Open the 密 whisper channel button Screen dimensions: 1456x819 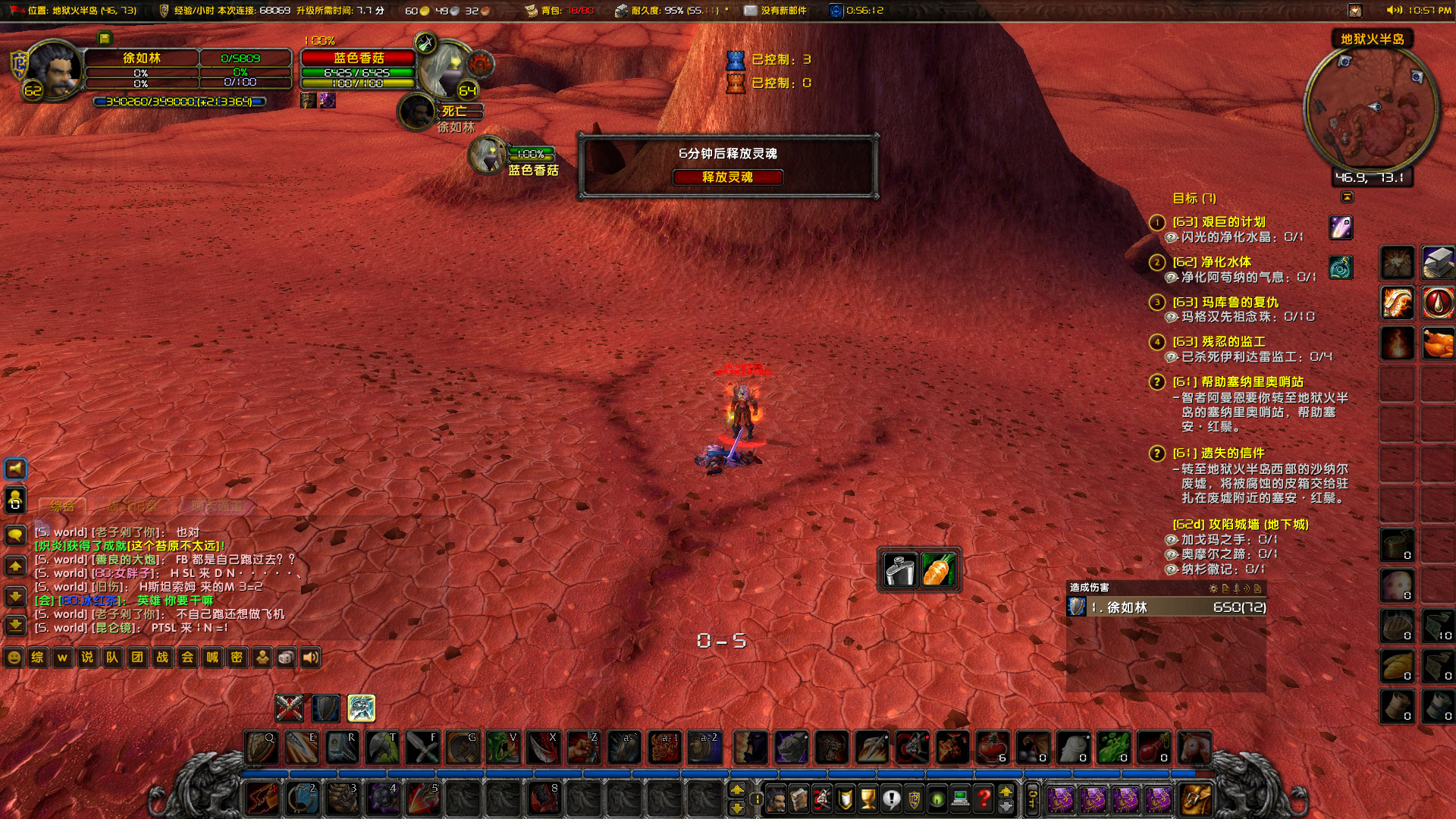click(x=237, y=658)
